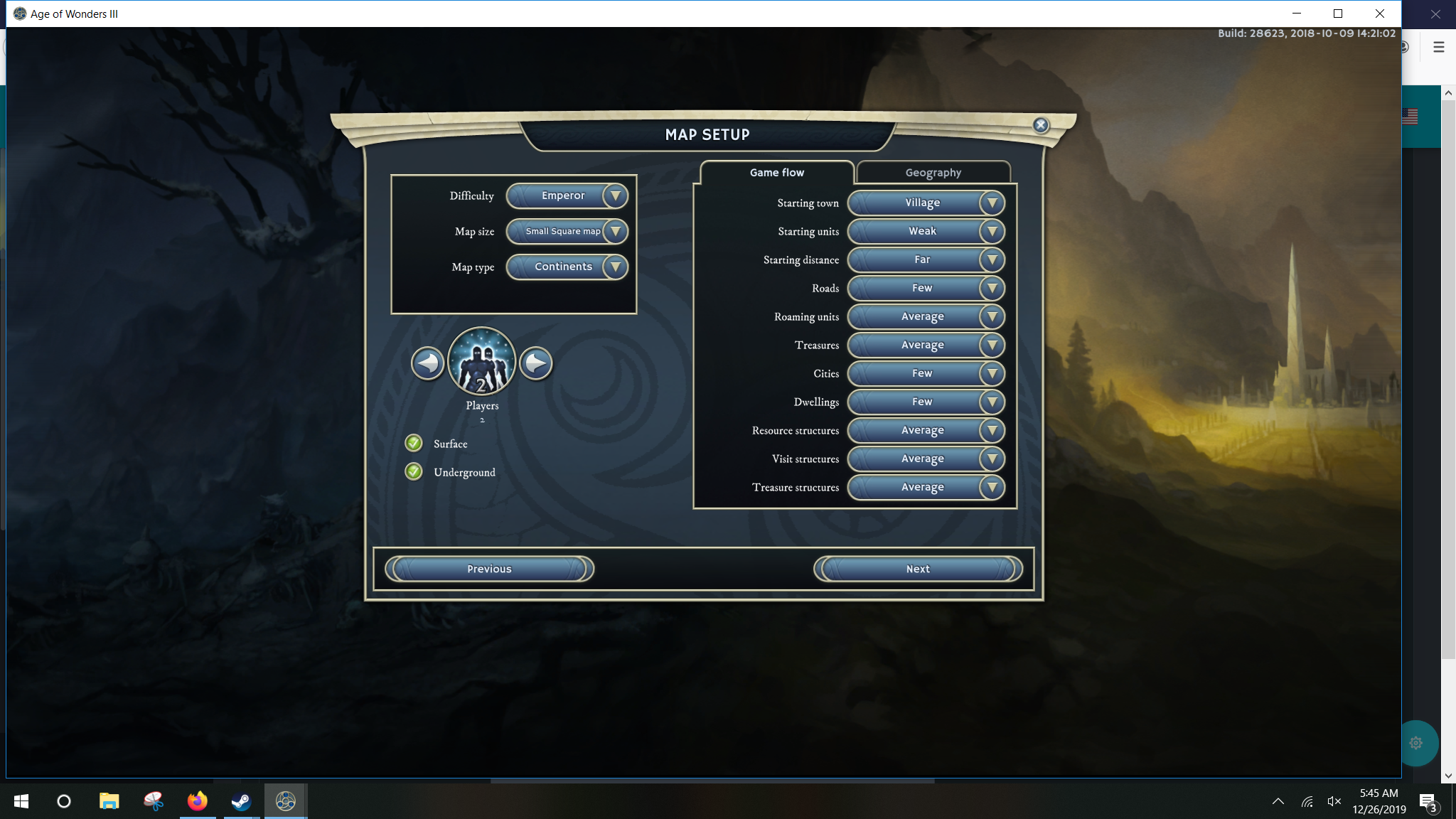Go to the Next setup screen
This screenshot has width=1456, height=819.
[918, 569]
